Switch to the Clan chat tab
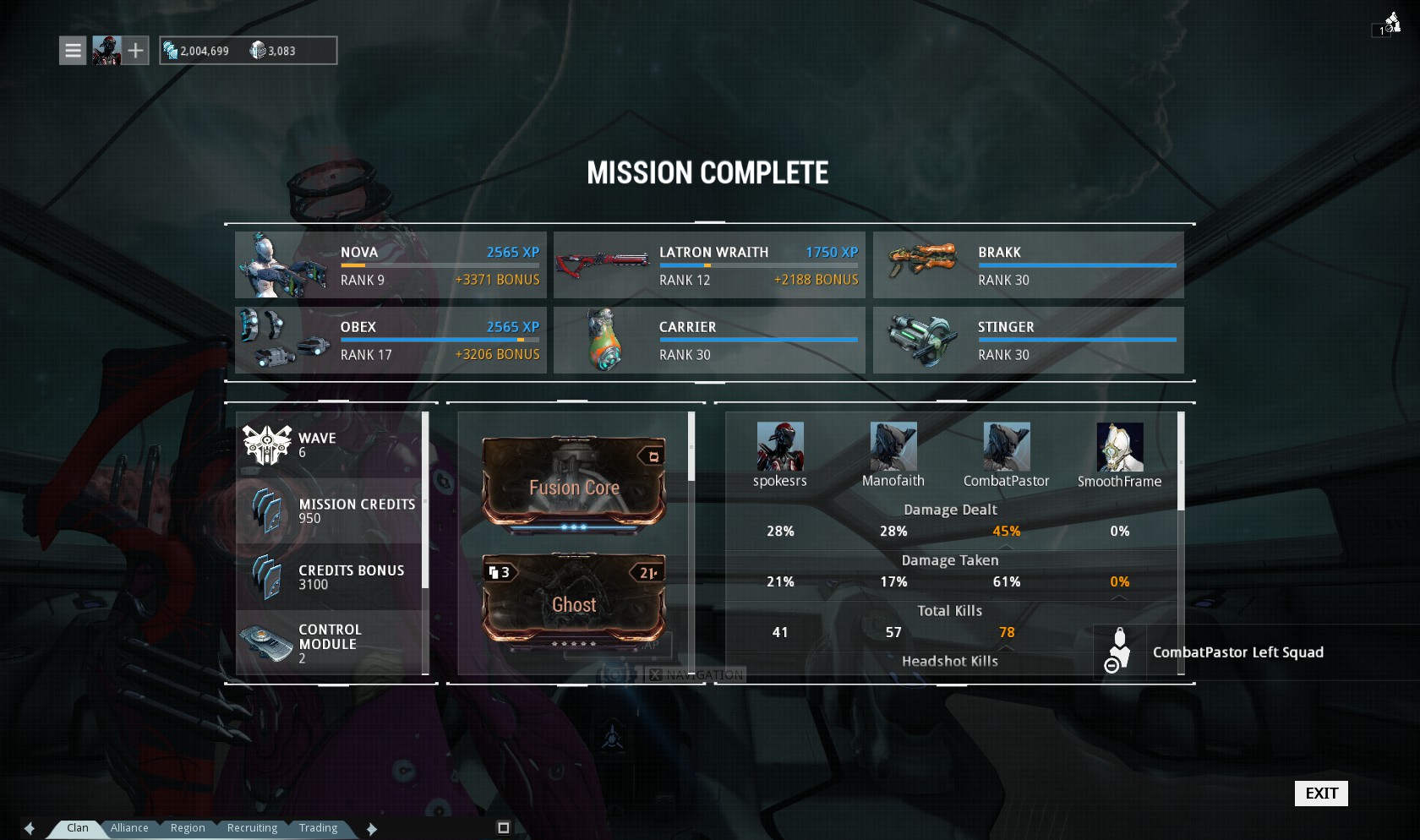The width and height of the screenshot is (1420, 840). [78, 828]
